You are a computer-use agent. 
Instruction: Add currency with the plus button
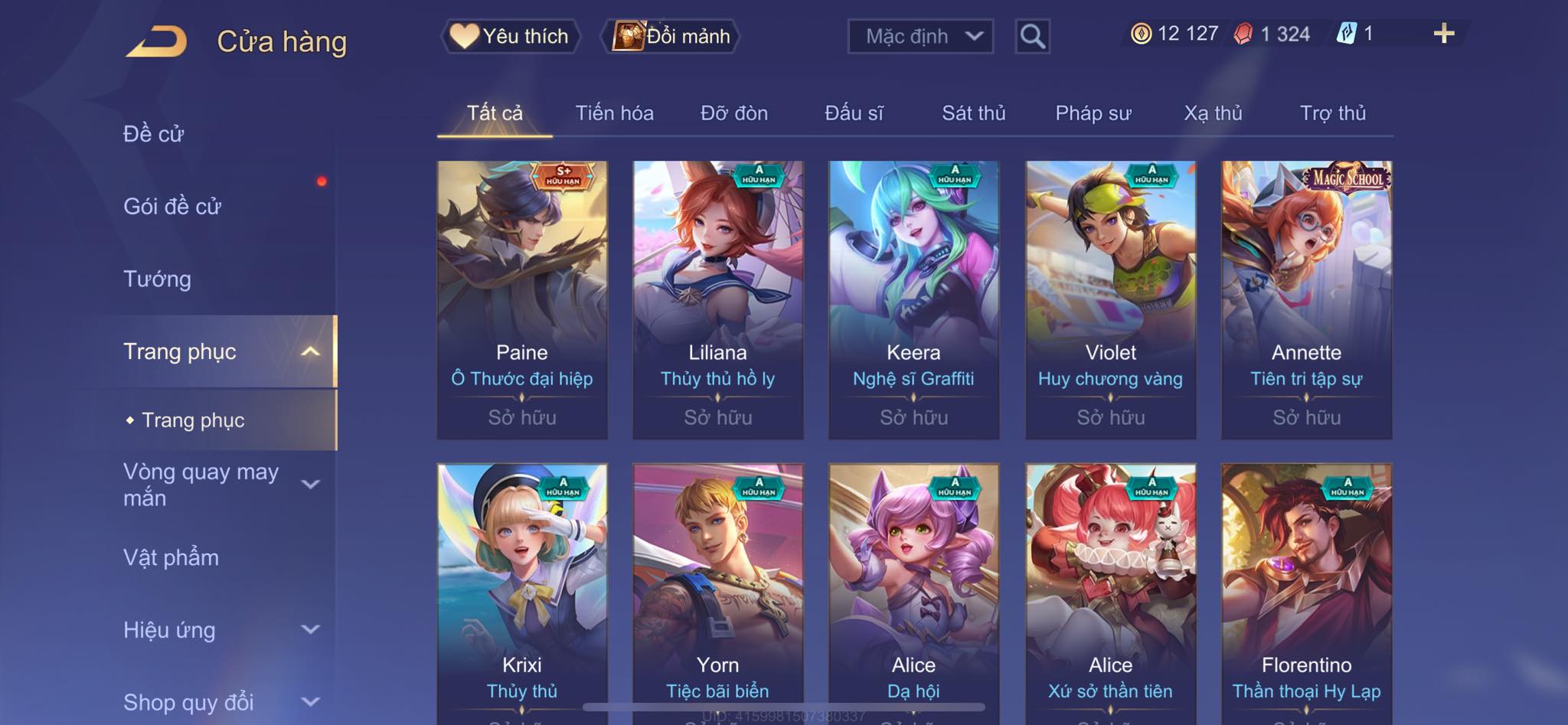[1443, 34]
